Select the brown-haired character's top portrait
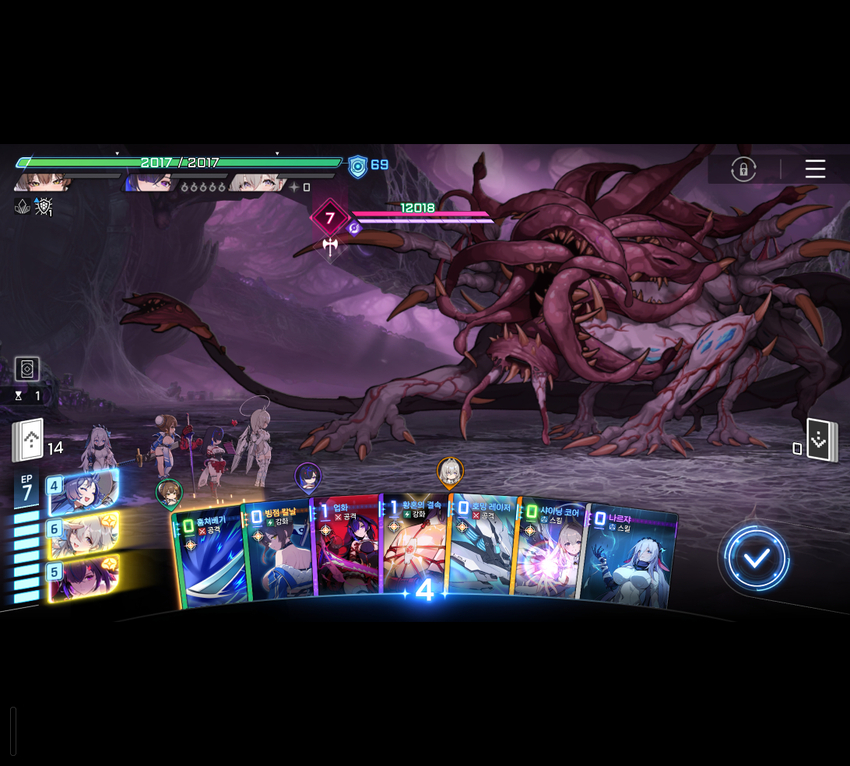Screen dimensions: 850x766 click(42, 183)
